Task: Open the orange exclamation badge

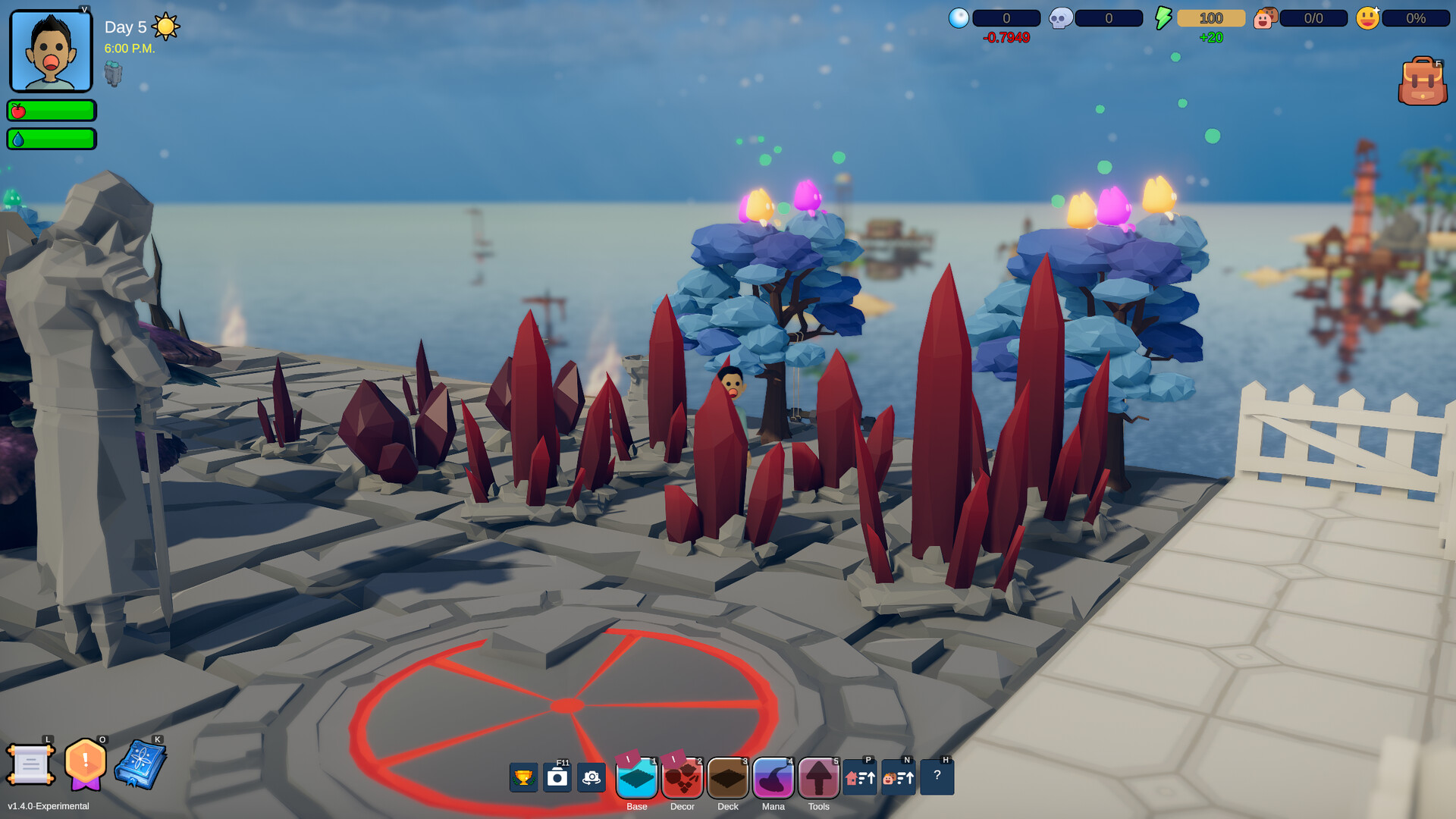Action: 85,763
